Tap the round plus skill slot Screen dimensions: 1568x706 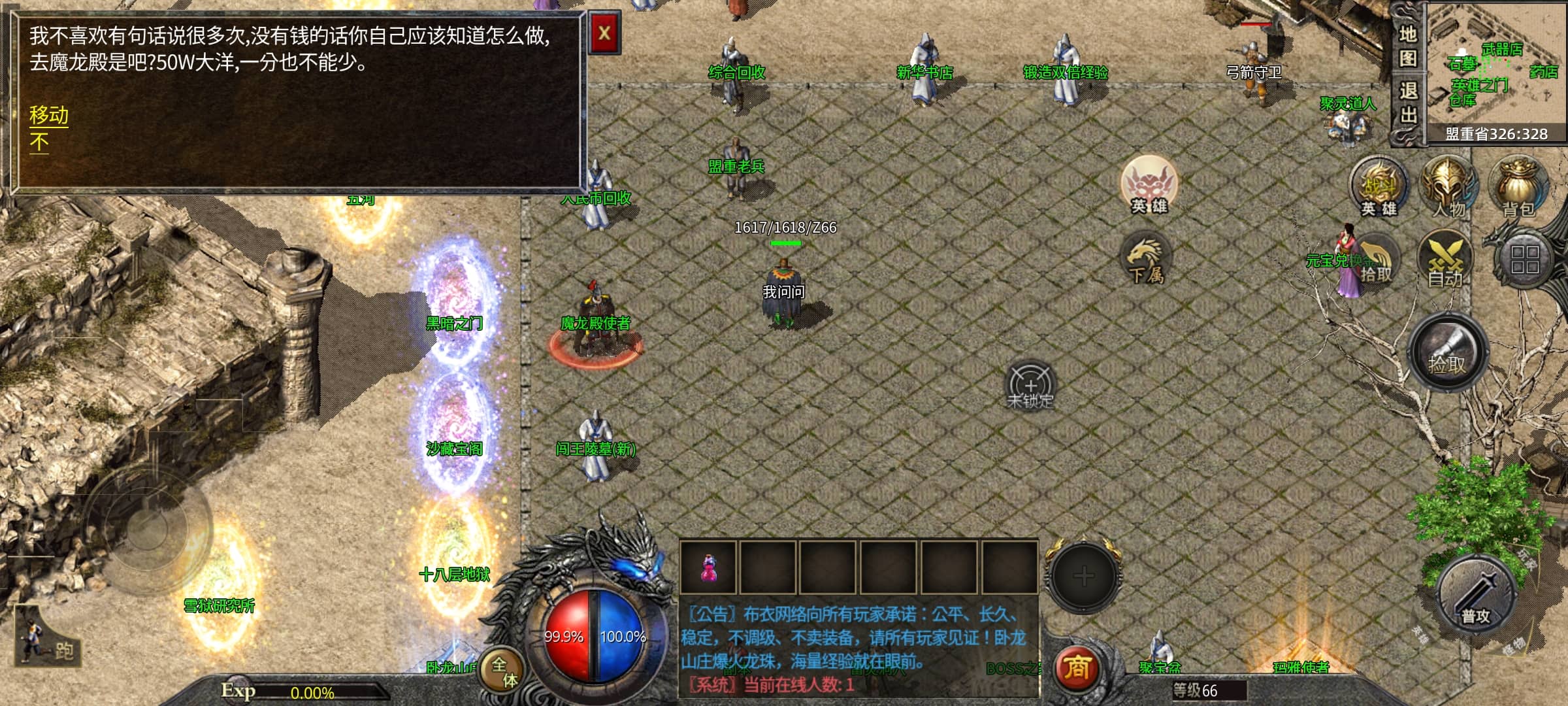[x=1083, y=576]
